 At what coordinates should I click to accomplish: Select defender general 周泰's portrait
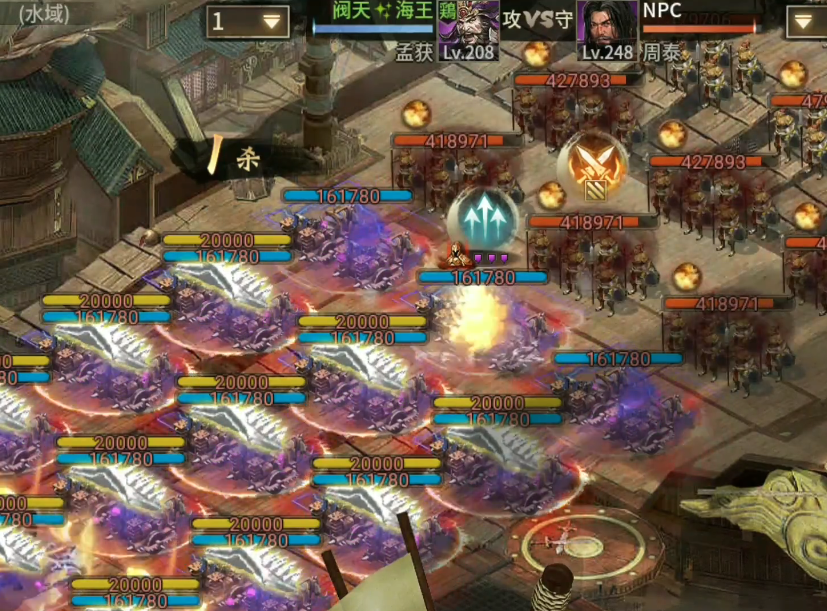coord(607,27)
